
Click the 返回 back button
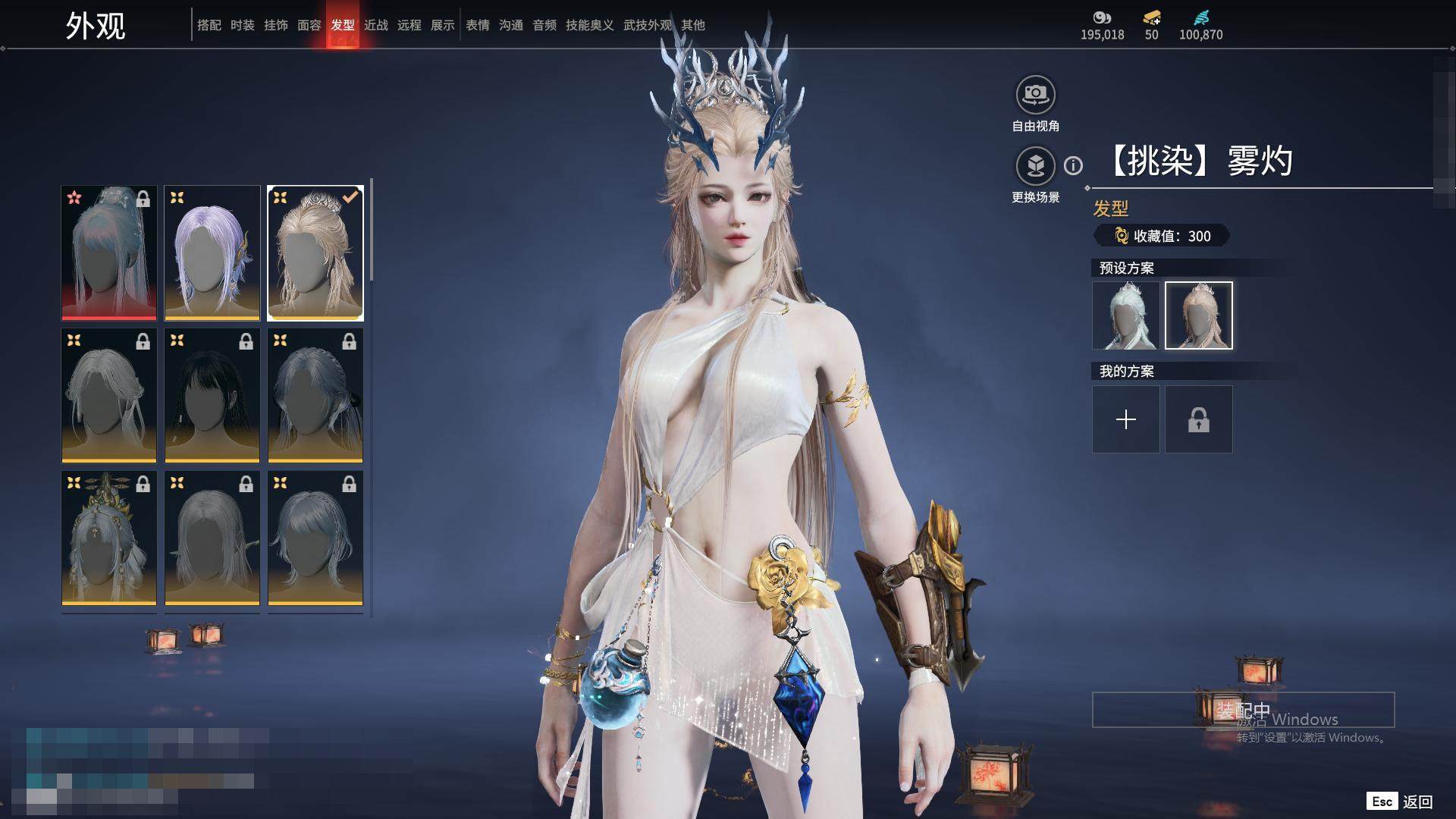pos(1417,802)
